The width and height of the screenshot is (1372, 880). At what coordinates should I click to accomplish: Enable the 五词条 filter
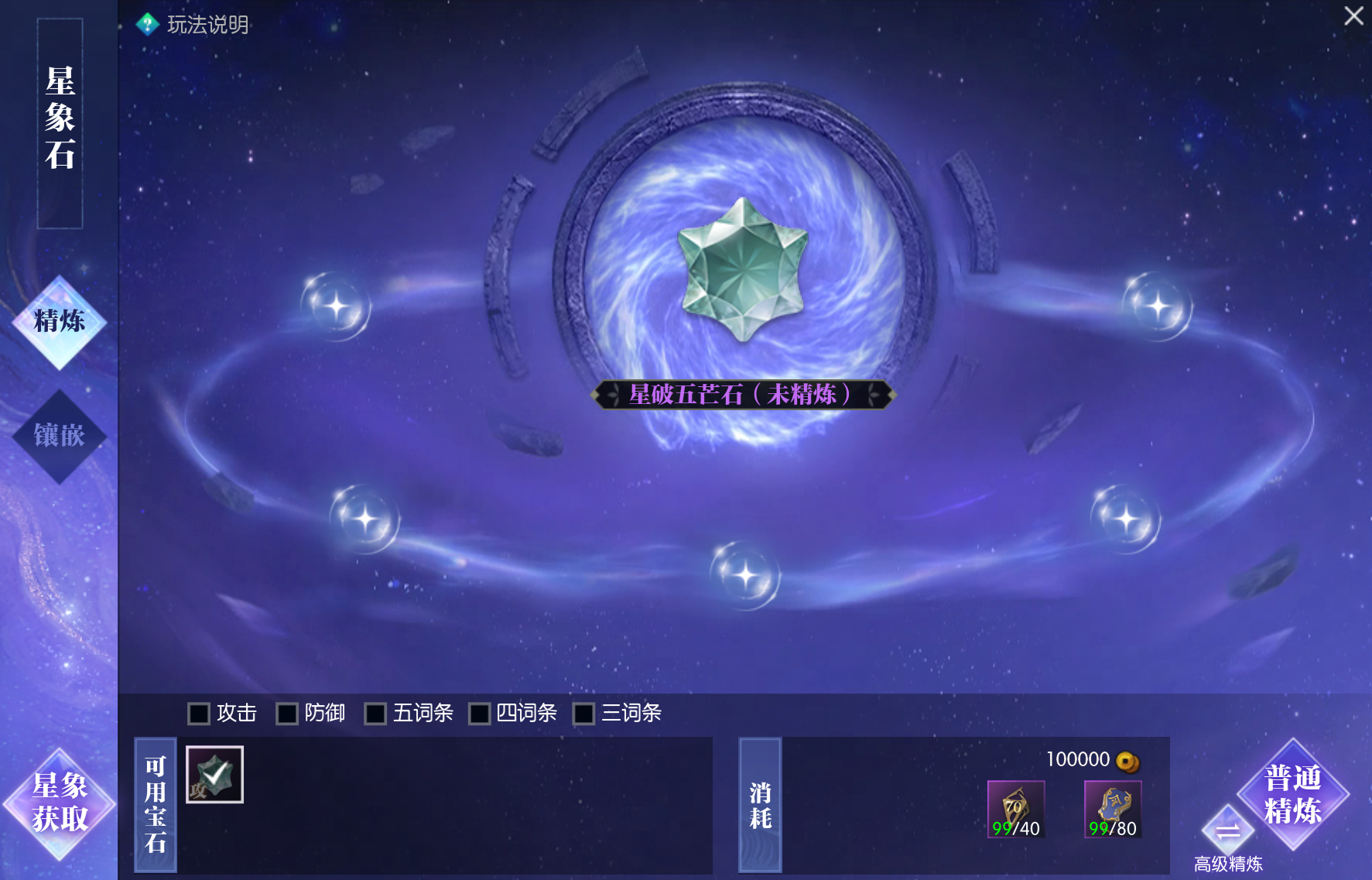click(x=375, y=714)
